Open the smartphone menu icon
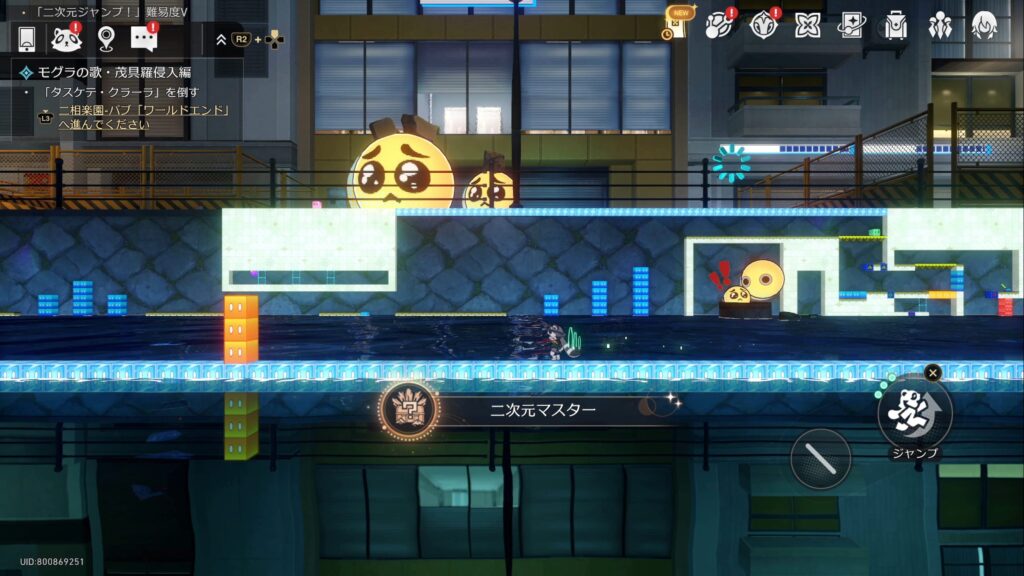 click(27, 40)
